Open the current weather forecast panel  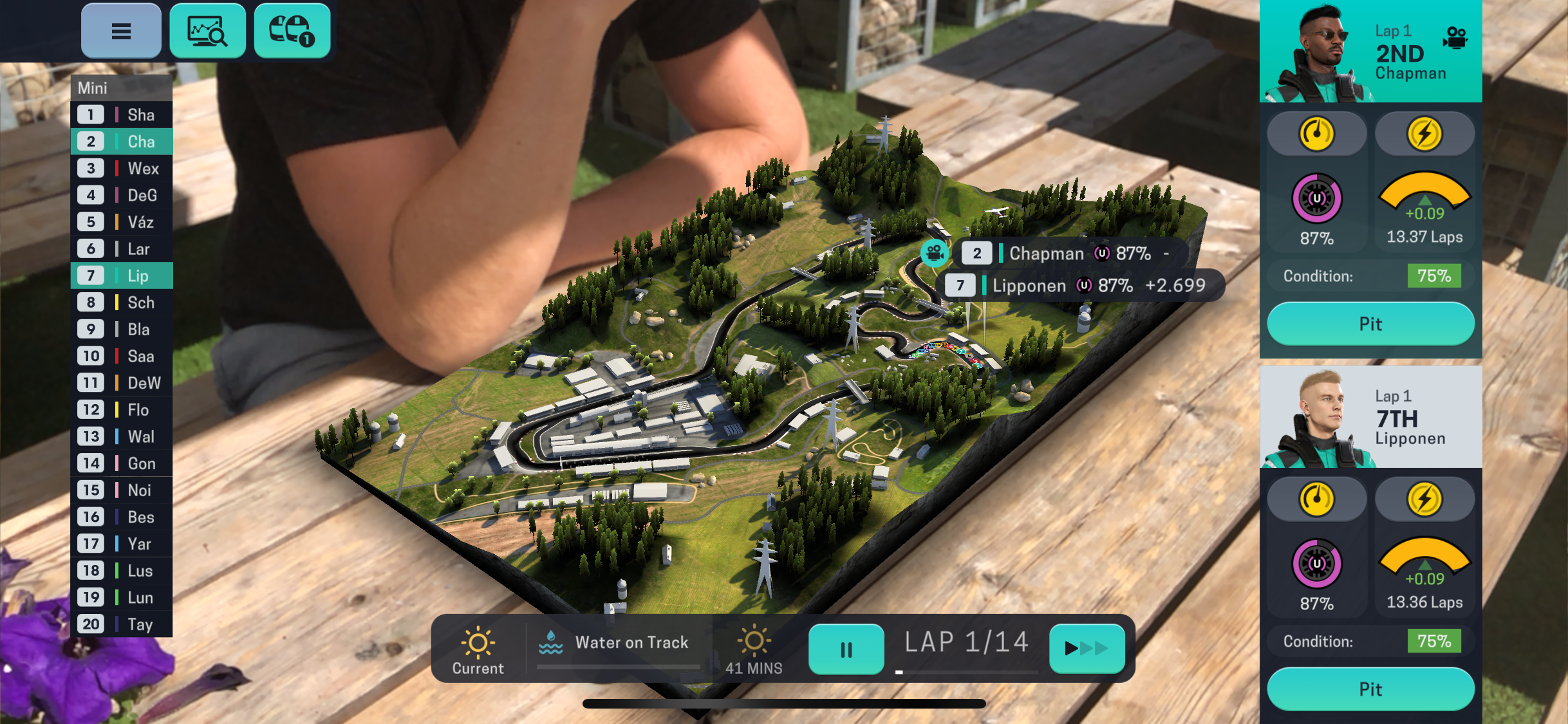478,649
